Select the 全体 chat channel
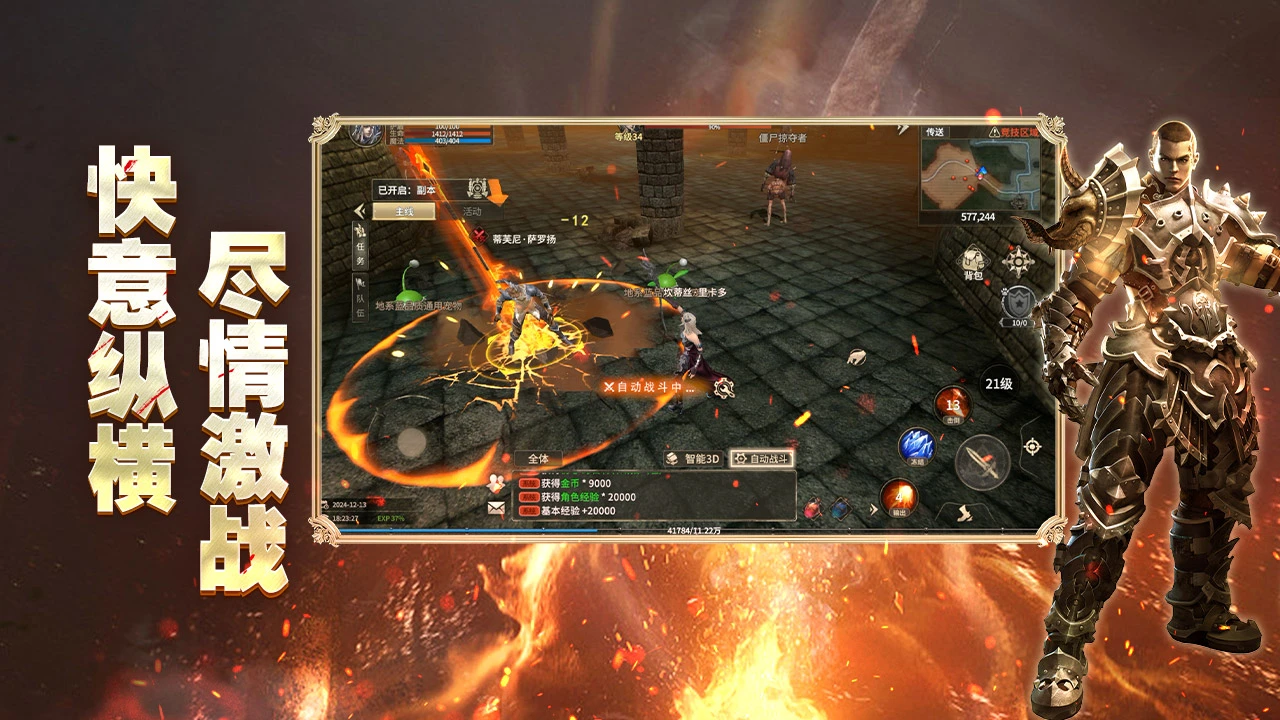 click(x=538, y=459)
